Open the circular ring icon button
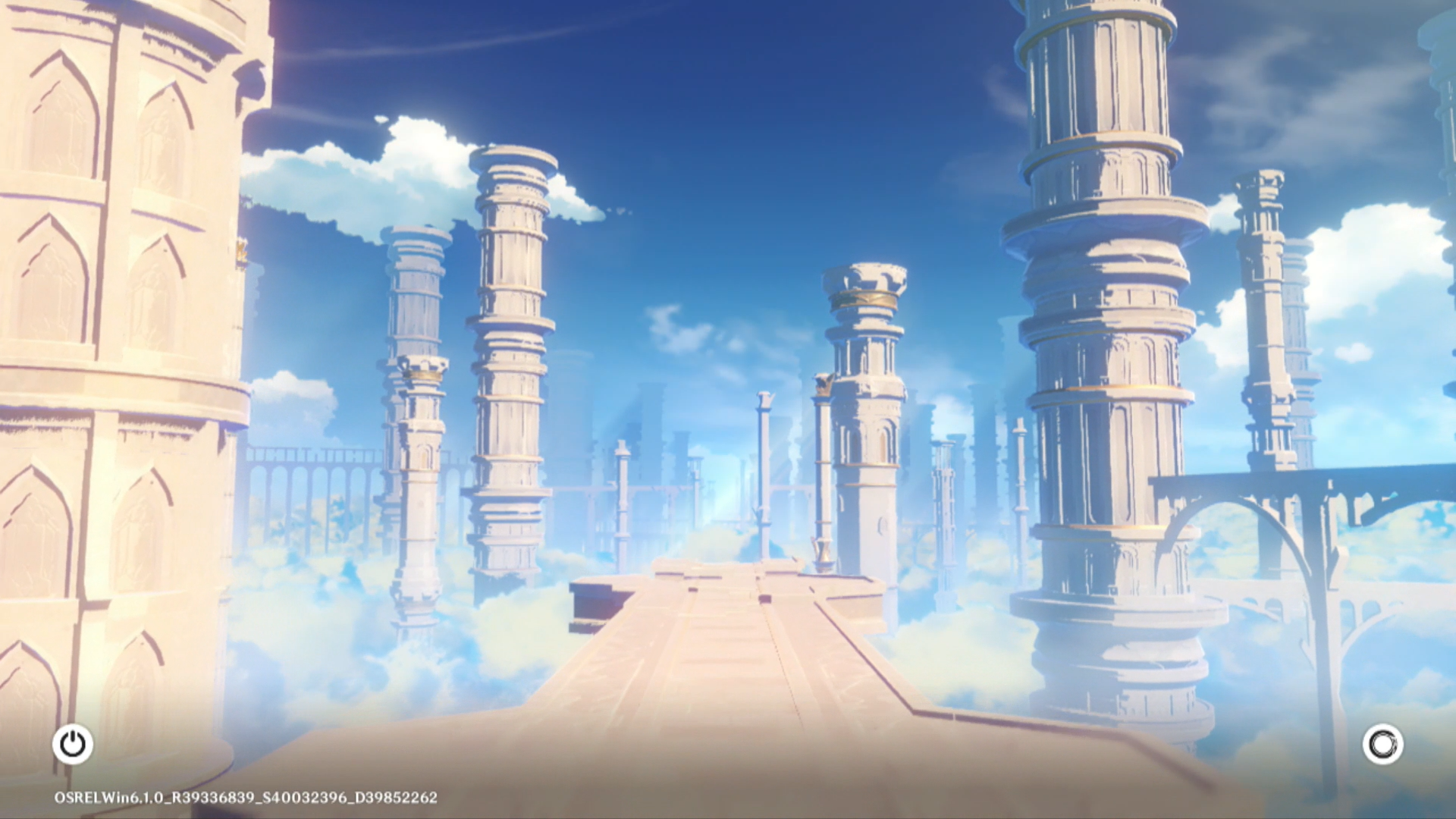The image size is (1456, 819). (x=1382, y=744)
